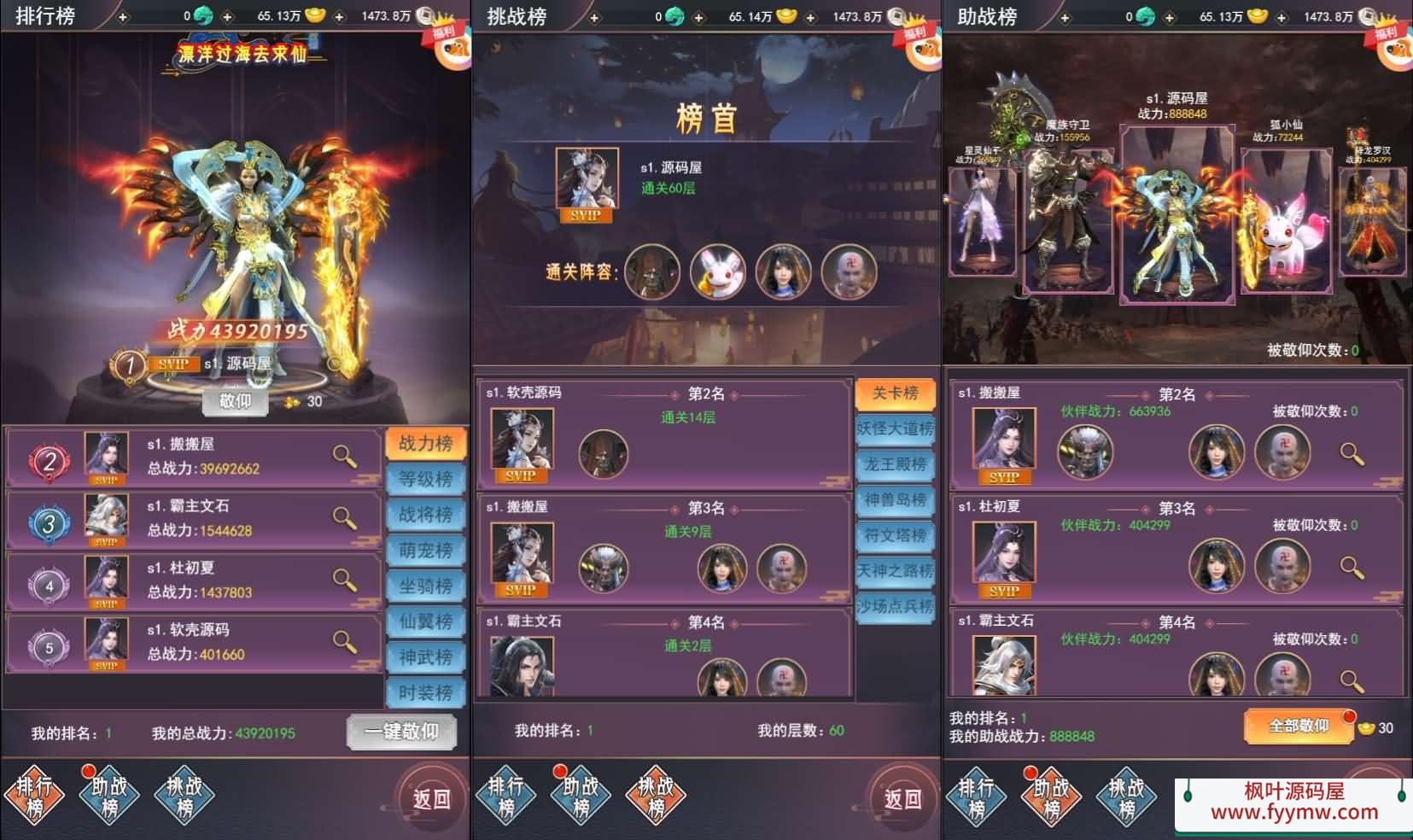Switch to the 关卡榜 tab

[x=895, y=393]
